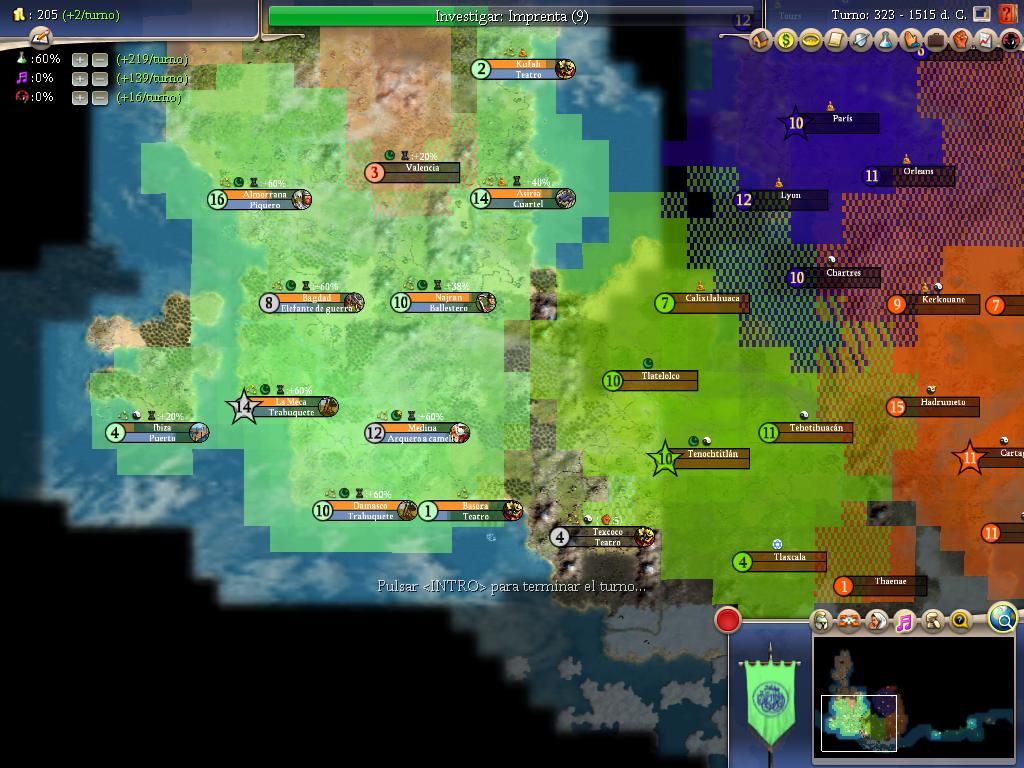Open the financial advisor dollar icon

click(786, 40)
